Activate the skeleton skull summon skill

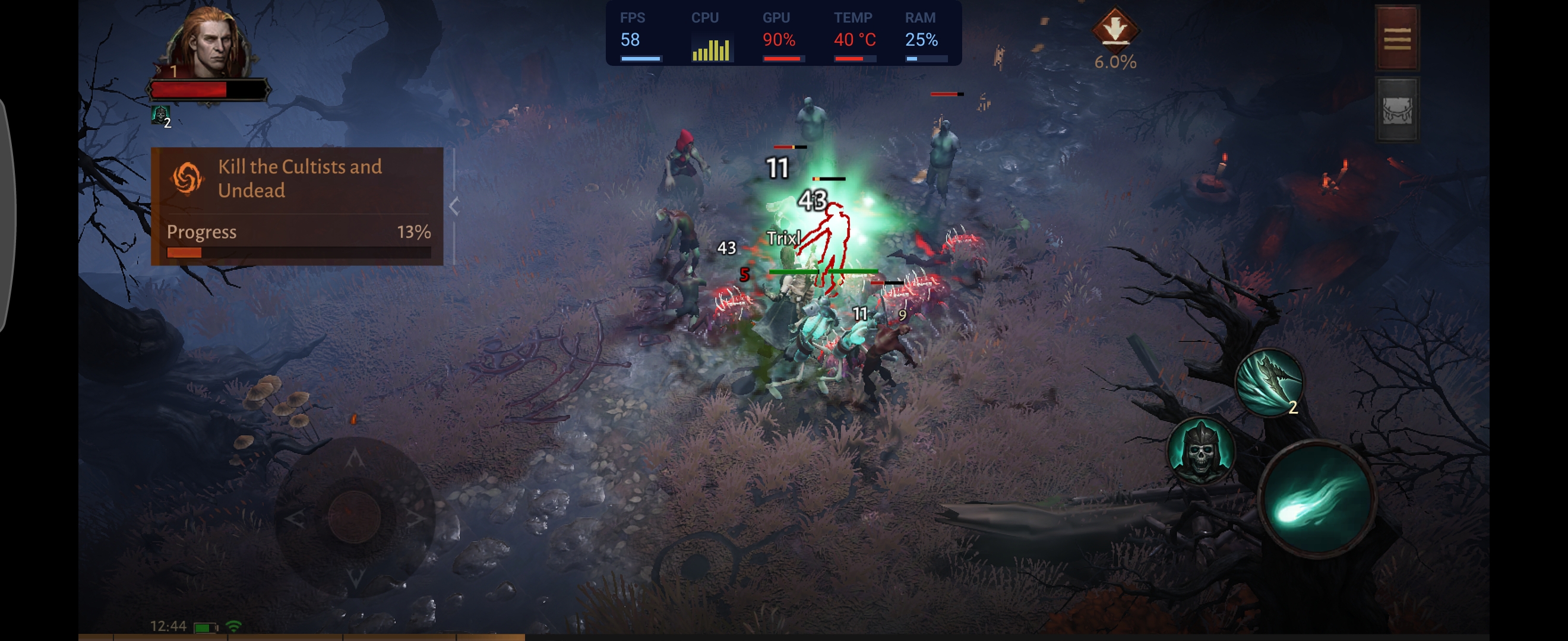click(1200, 451)
